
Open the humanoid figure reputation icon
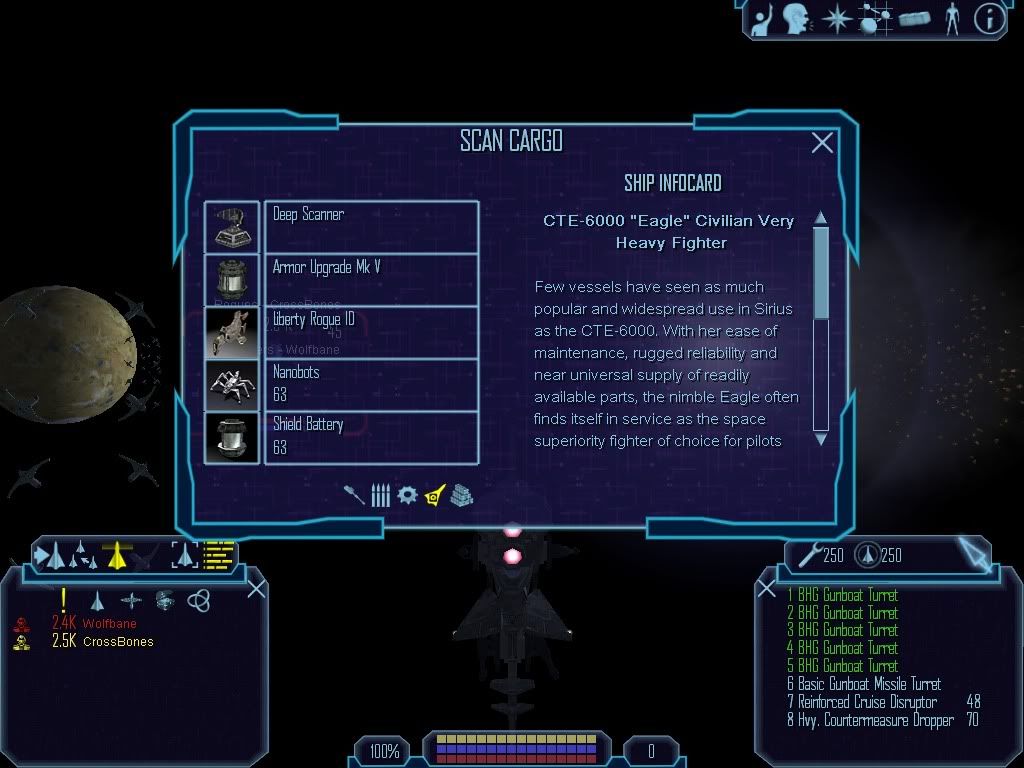tap(951, 19)
